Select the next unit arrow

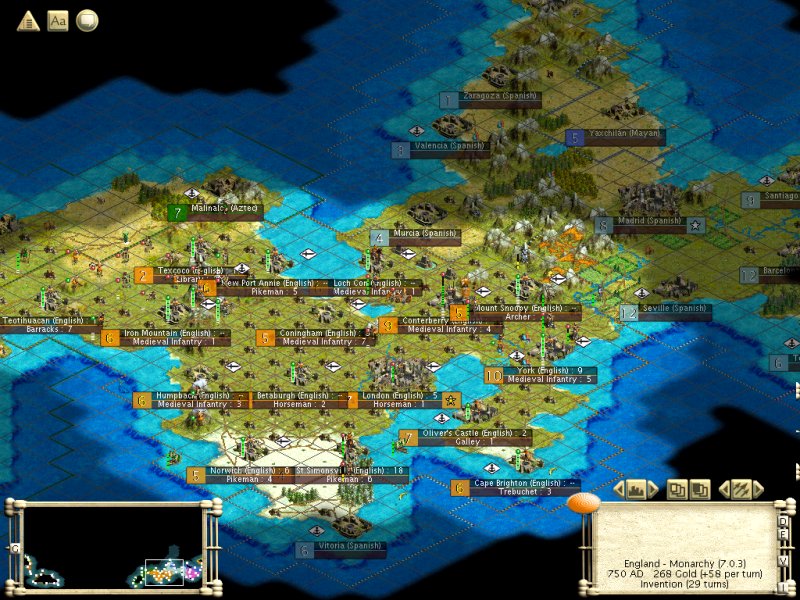click(x=759, y=489)
